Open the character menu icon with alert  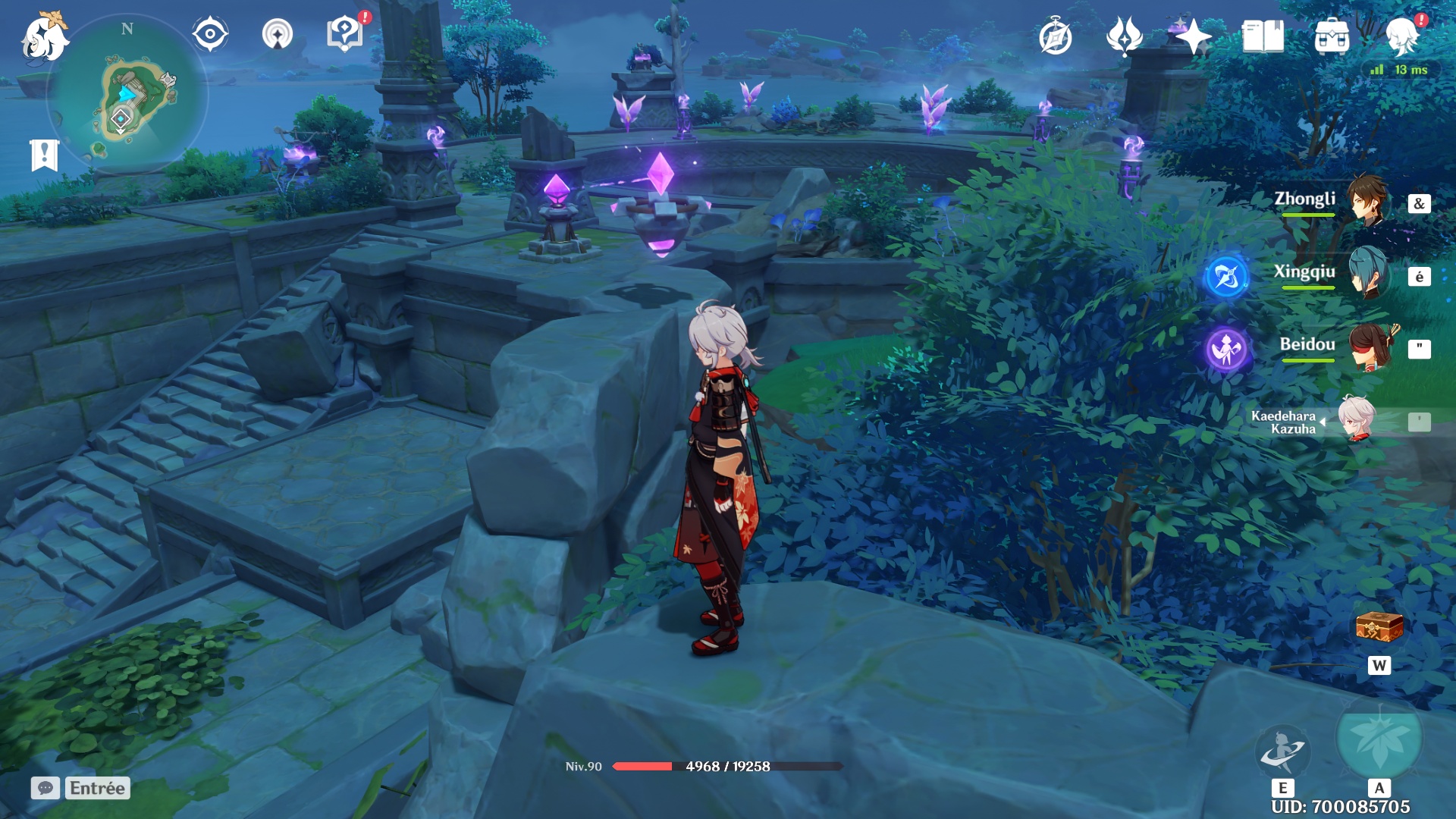tap(1401, 36)
